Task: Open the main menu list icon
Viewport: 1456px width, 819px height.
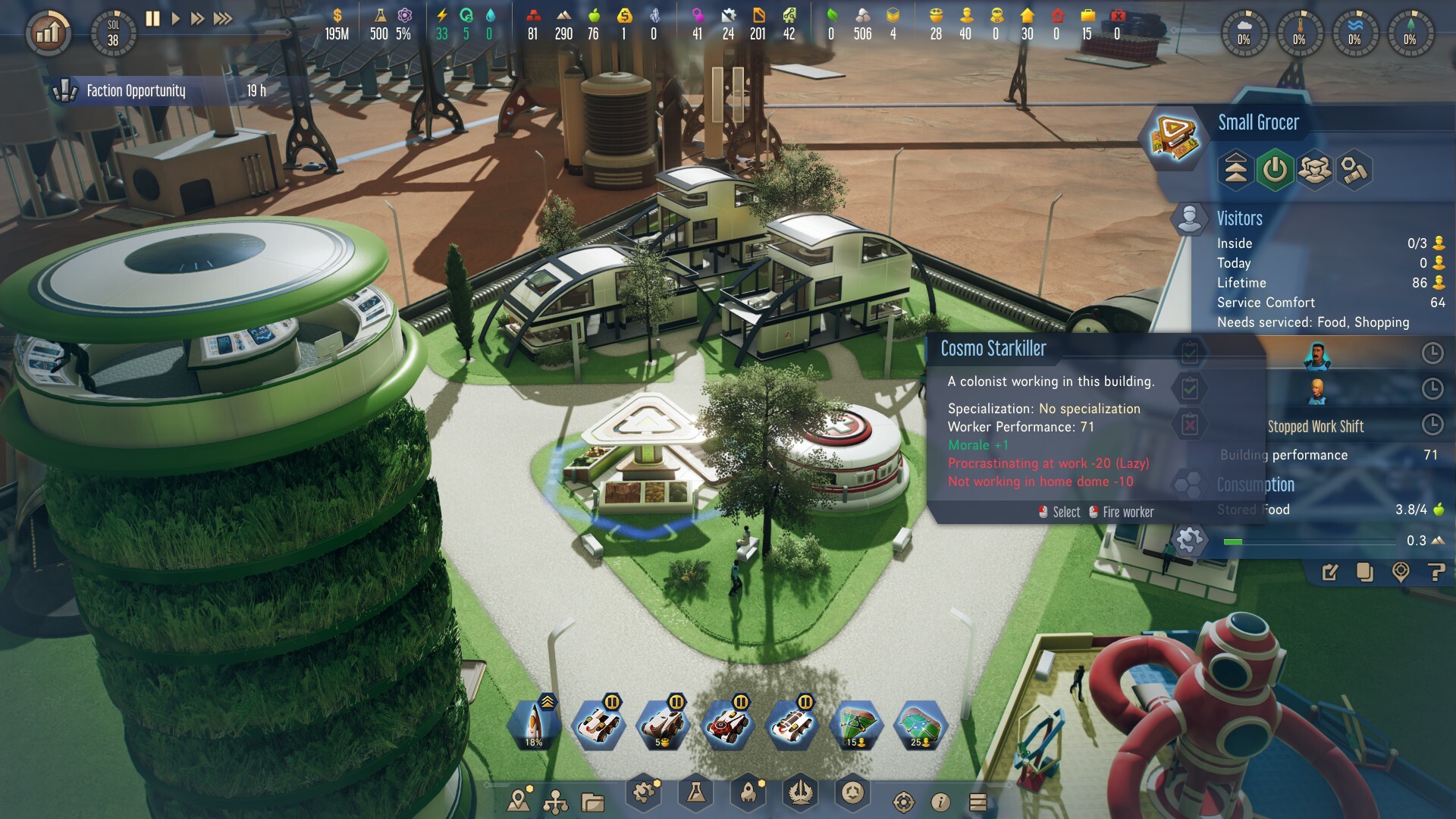Action: coord(978,802)
